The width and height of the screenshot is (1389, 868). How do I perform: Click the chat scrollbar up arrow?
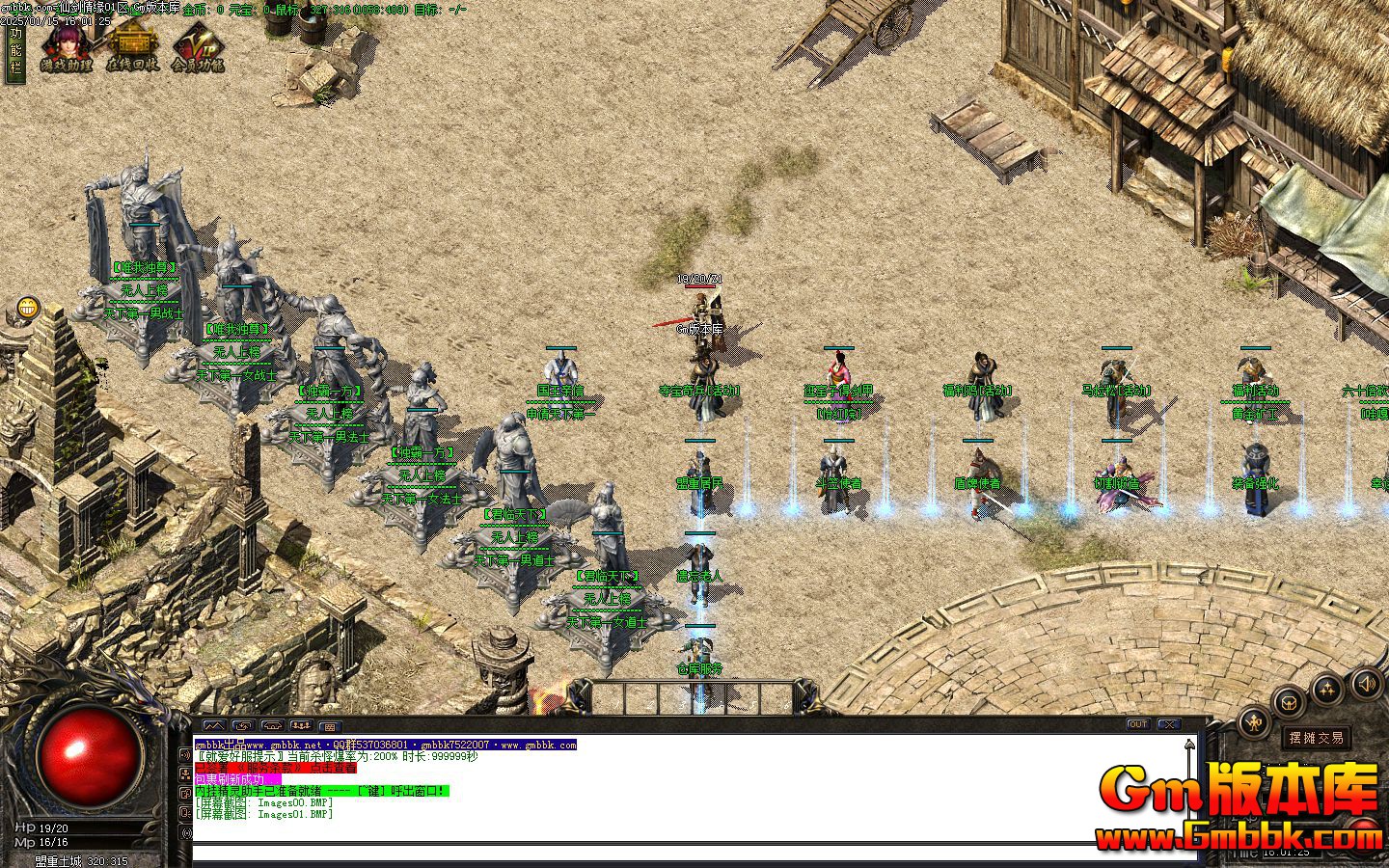point(1190,745)
